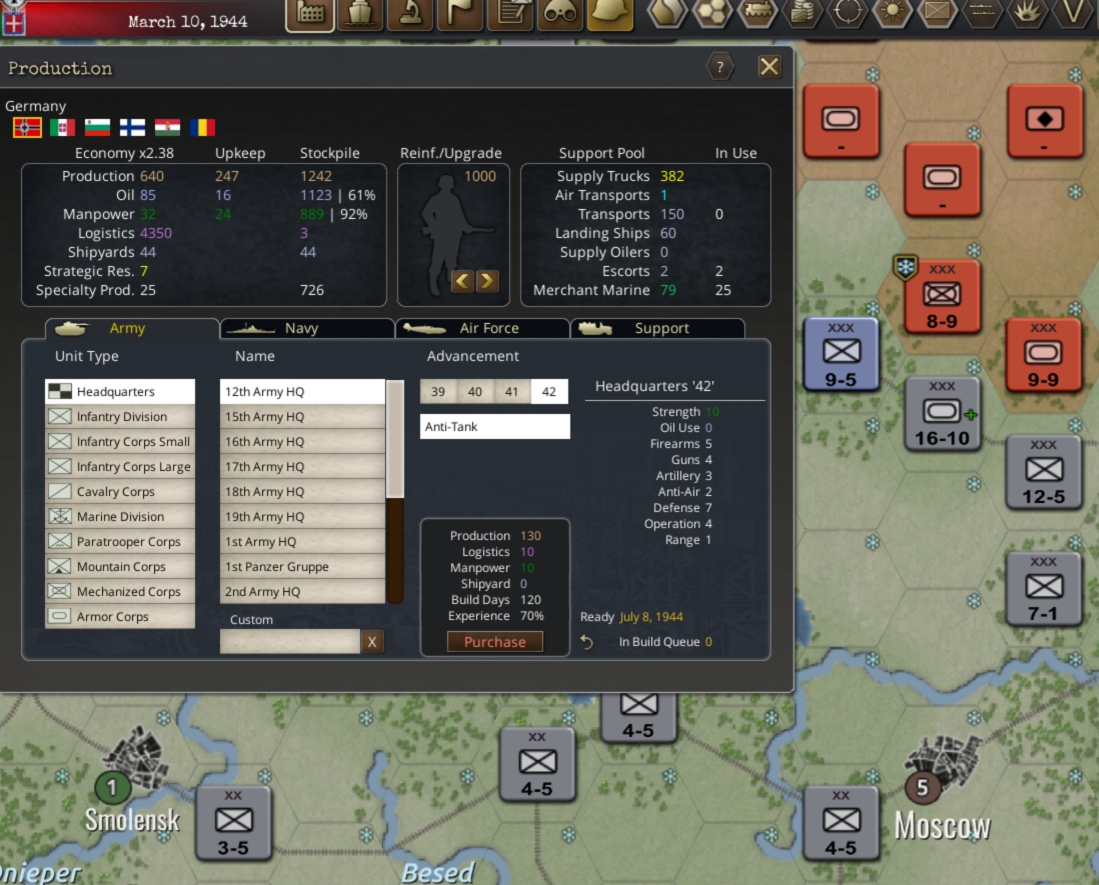This screenshot has width=1099, height=885.
Task: Switch to the Air Force tab
Action: tap(482, 328)
